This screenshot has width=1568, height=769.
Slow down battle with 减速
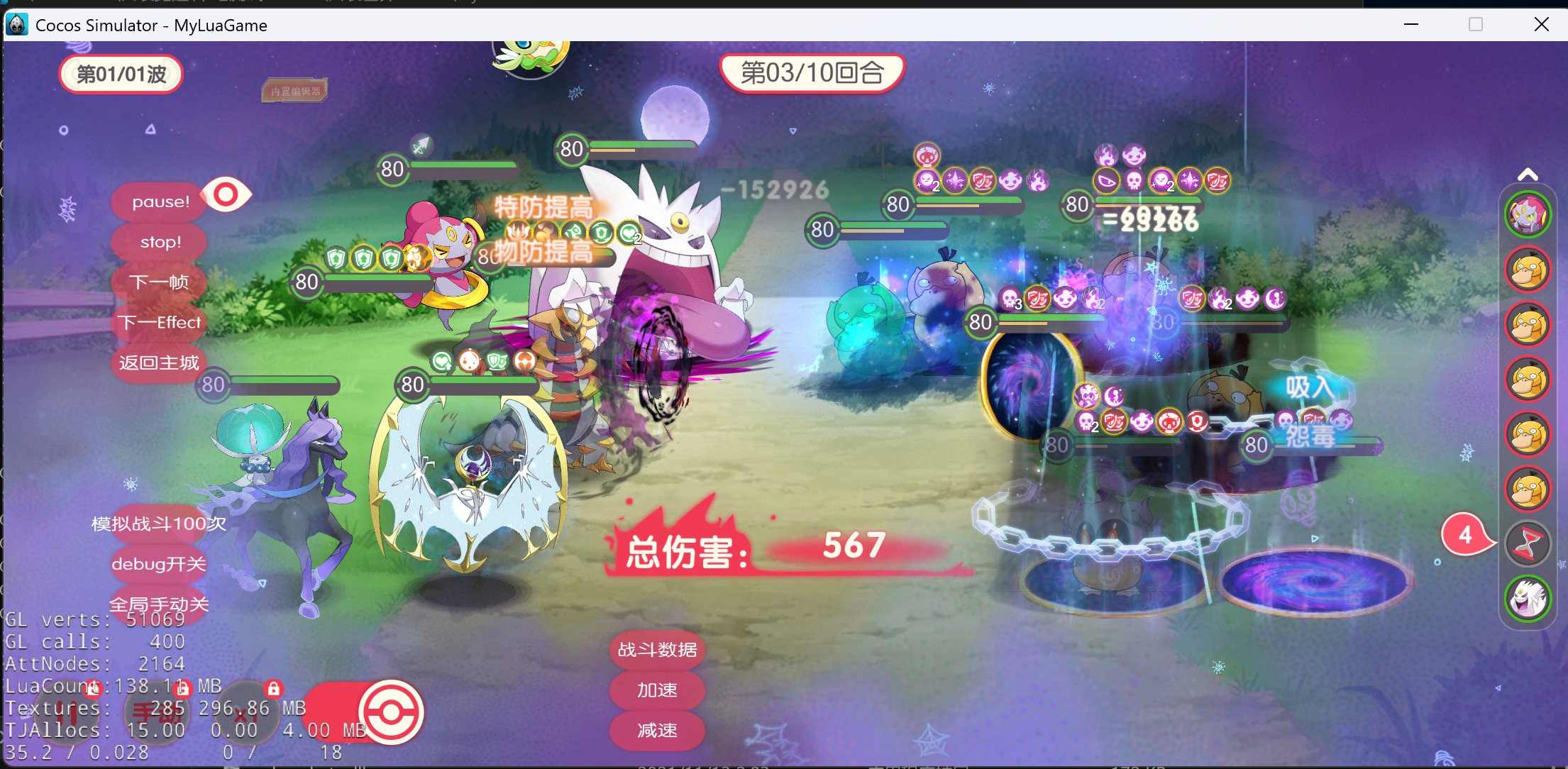coord(657,731)
